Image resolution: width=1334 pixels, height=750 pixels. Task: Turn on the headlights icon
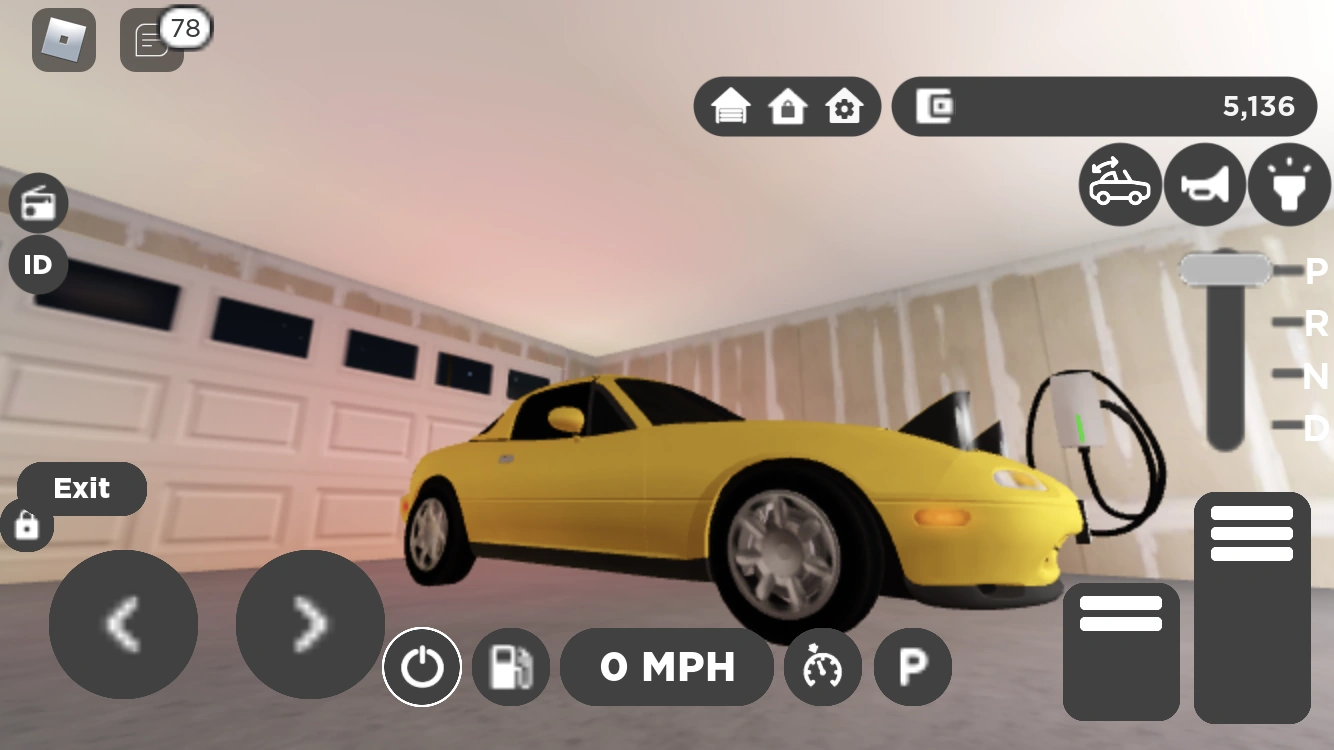pyautogui.click(x=1288, y=184)
